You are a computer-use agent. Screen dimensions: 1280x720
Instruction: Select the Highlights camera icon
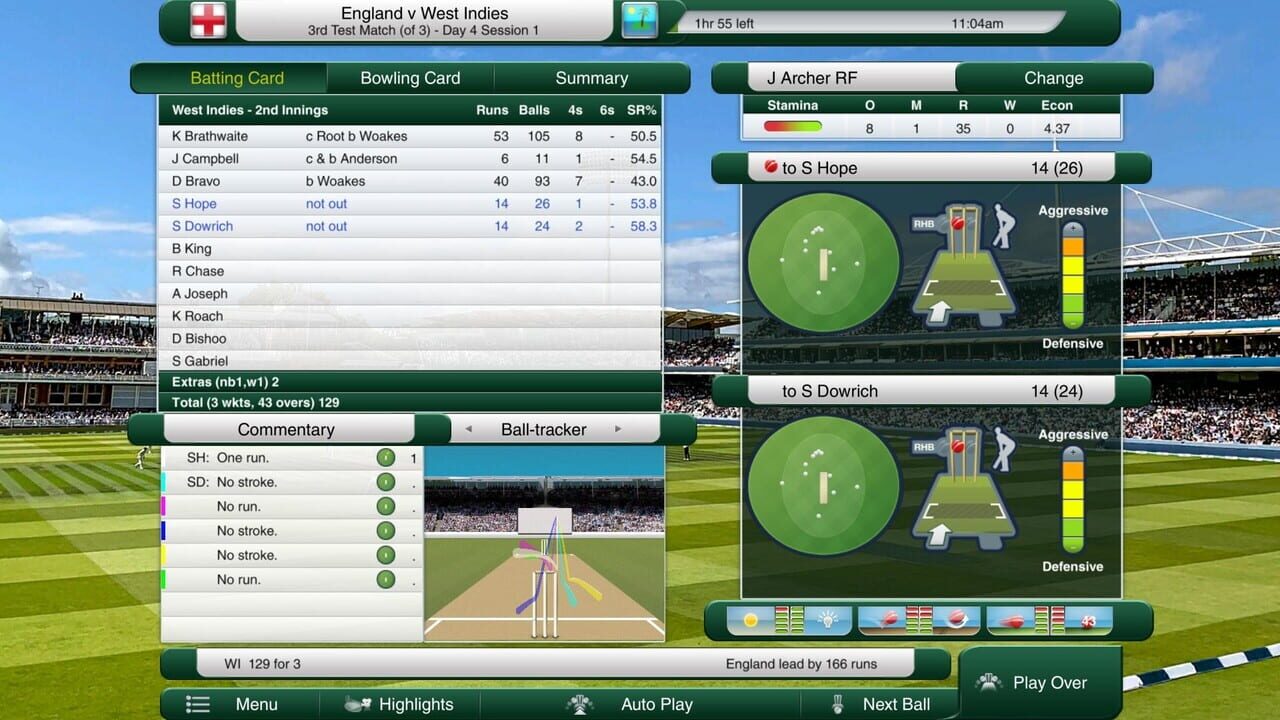358,704
